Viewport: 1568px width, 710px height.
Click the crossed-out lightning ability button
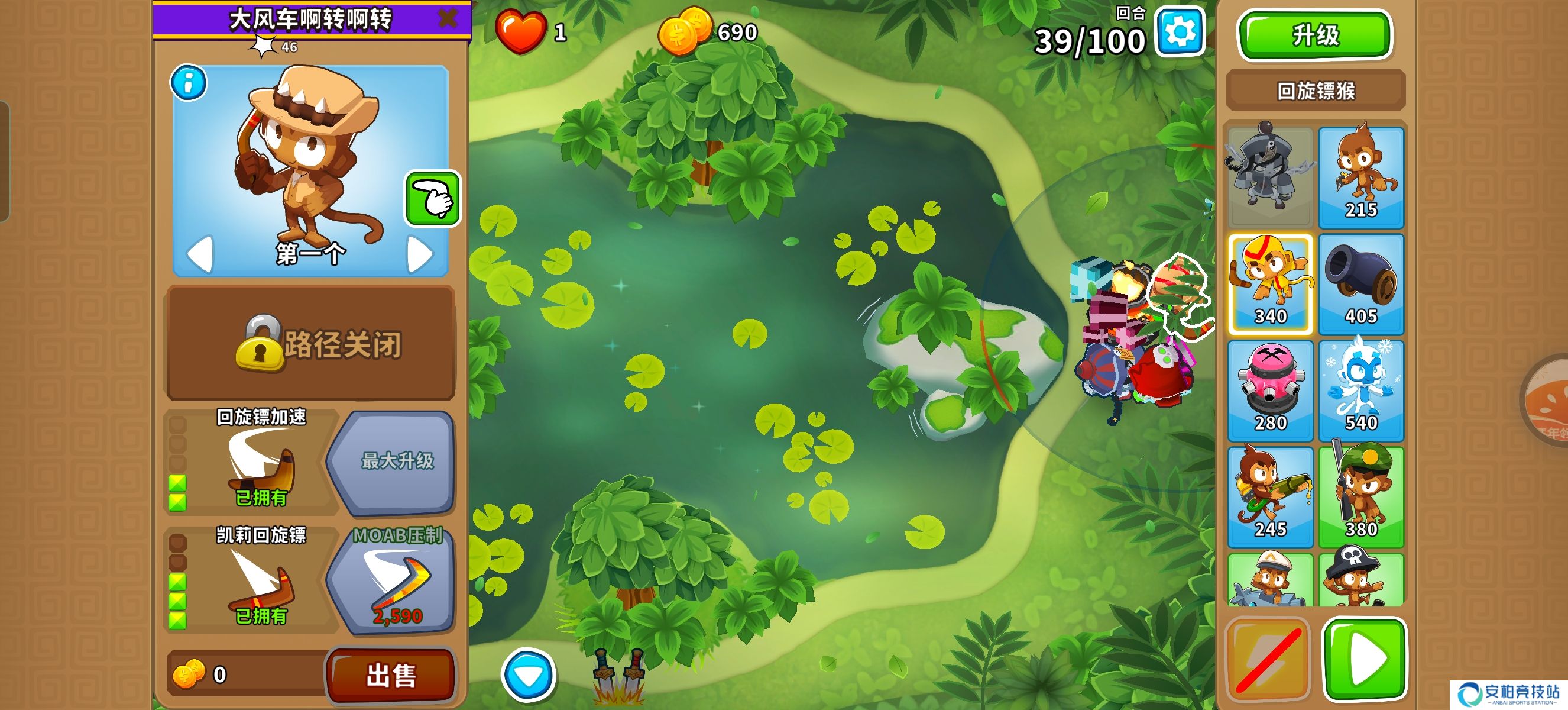(1268, 659)
